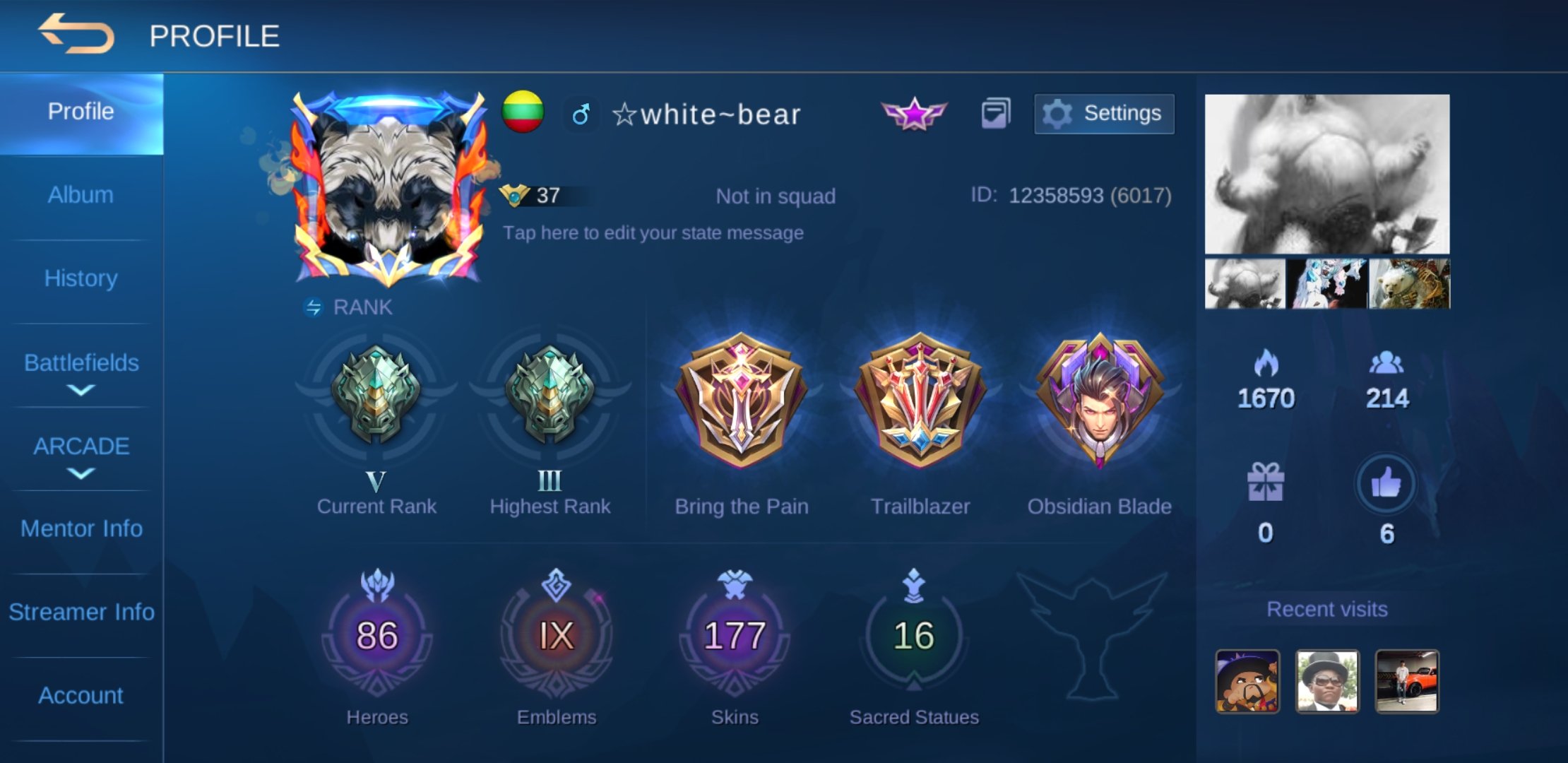The height and width of the screenshot is (763, 1568).
Task: View the Mentor Info tab
Action: pos(81,528)
